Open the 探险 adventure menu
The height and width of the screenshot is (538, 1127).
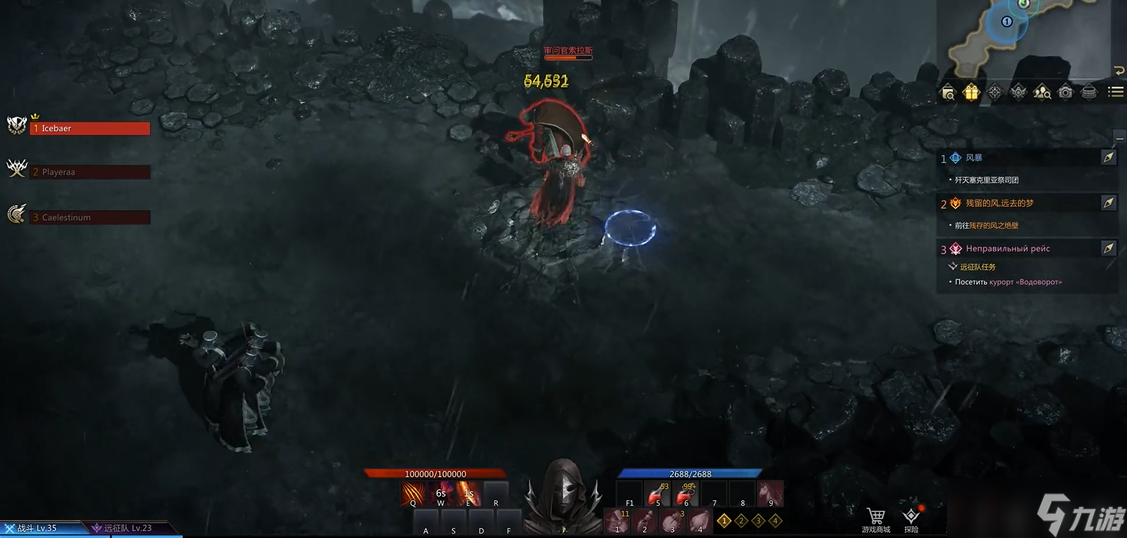click(x=911, y=519)
